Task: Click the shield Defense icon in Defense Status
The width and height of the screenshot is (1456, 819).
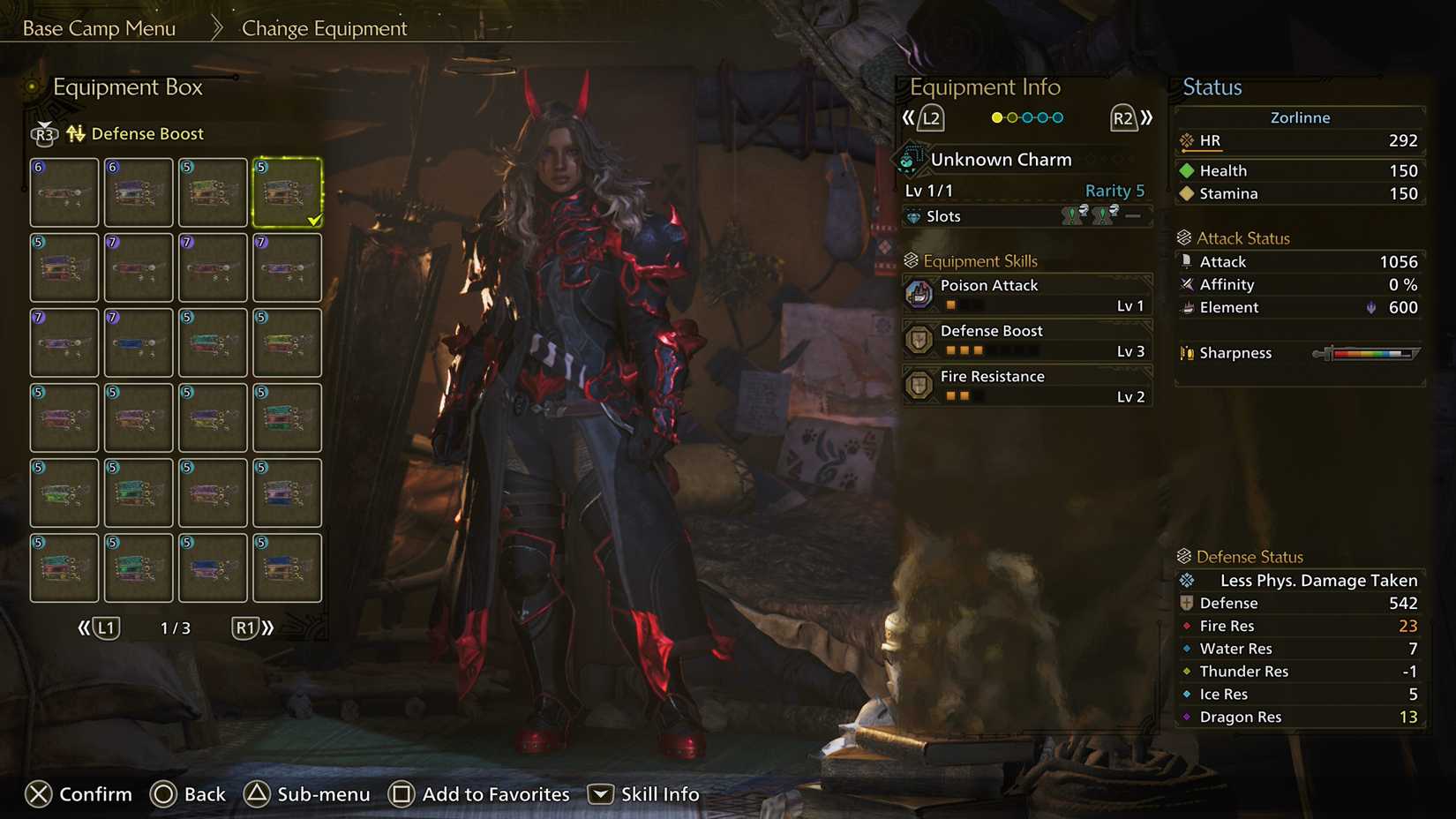Action: coord(1188,603)
